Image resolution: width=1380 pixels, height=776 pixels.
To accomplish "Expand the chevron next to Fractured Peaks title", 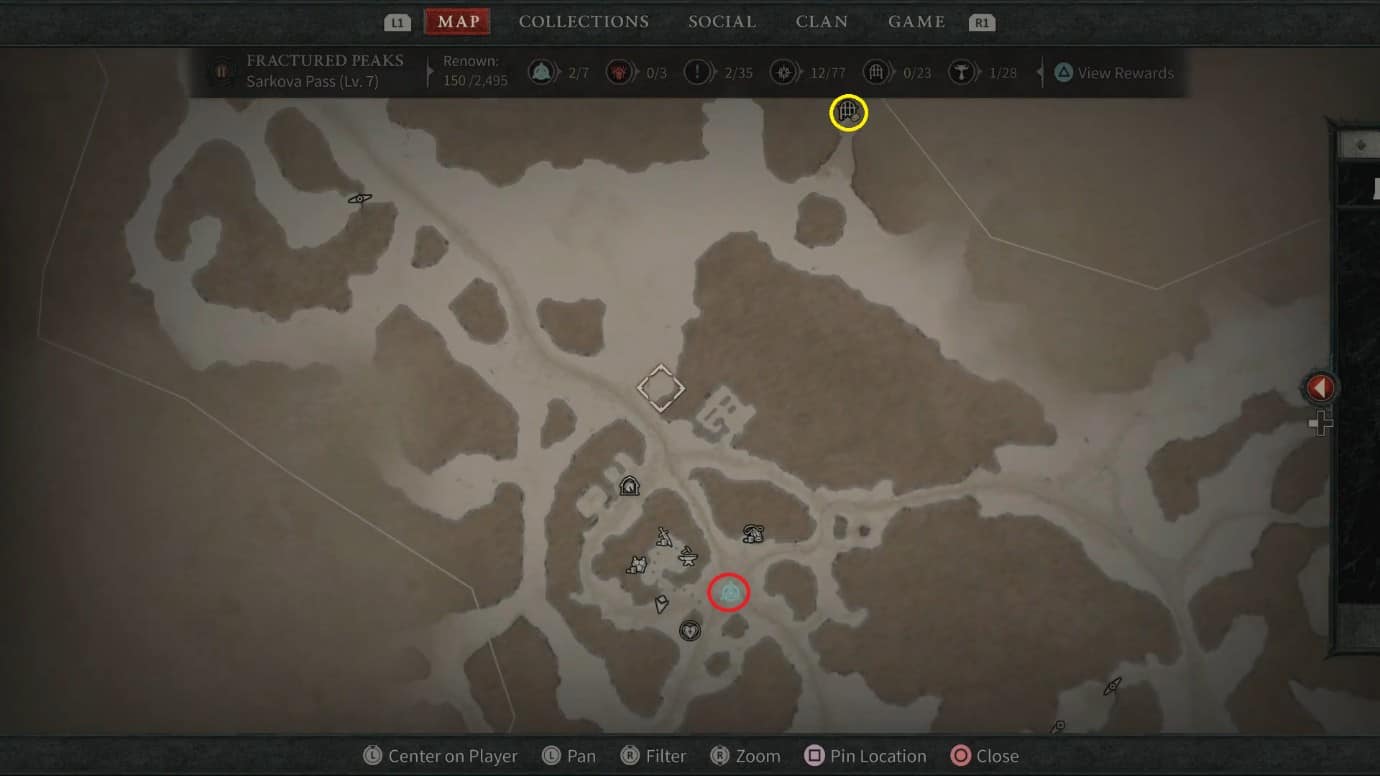I will pyautogui.click(x=430, y=71).
